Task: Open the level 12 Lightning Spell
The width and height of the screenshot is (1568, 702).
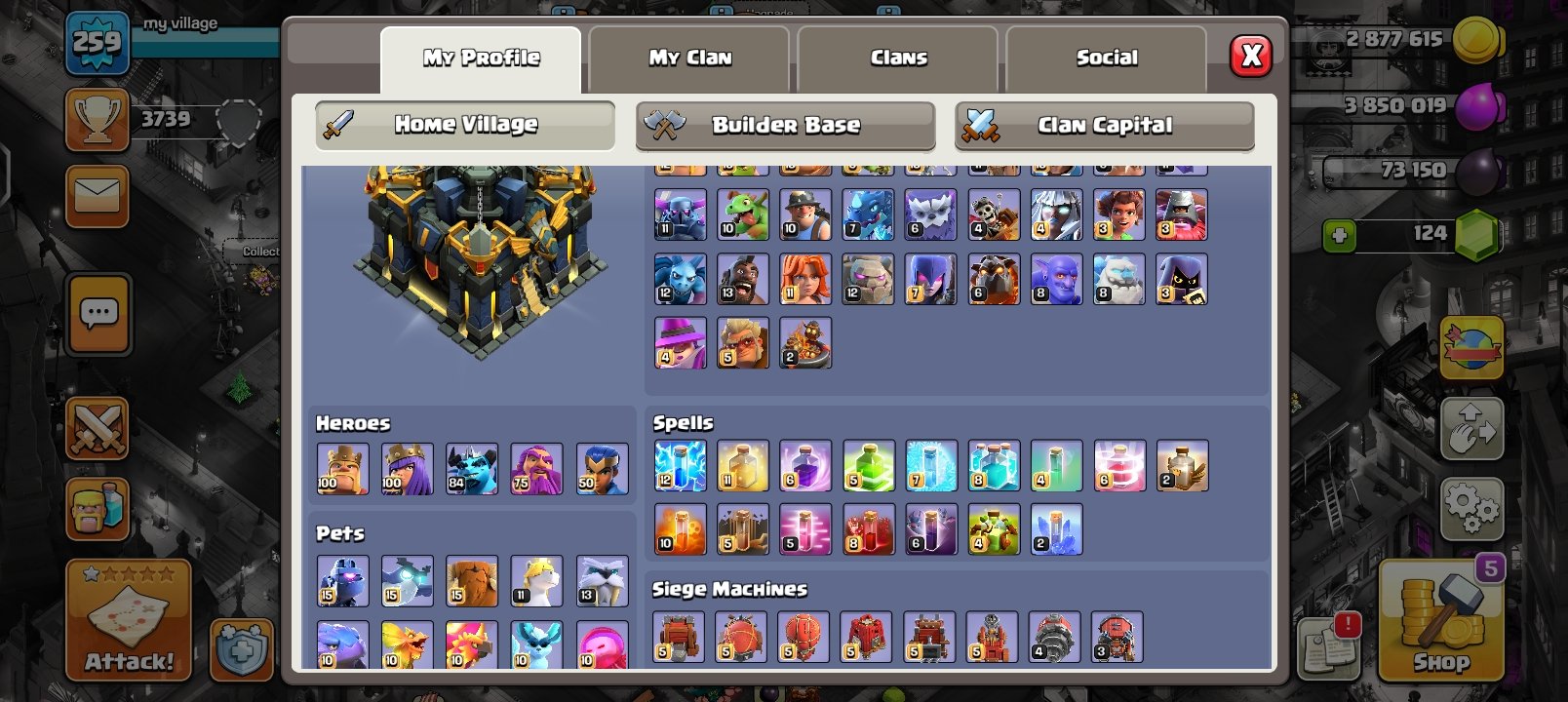Action: pos(681,468)
